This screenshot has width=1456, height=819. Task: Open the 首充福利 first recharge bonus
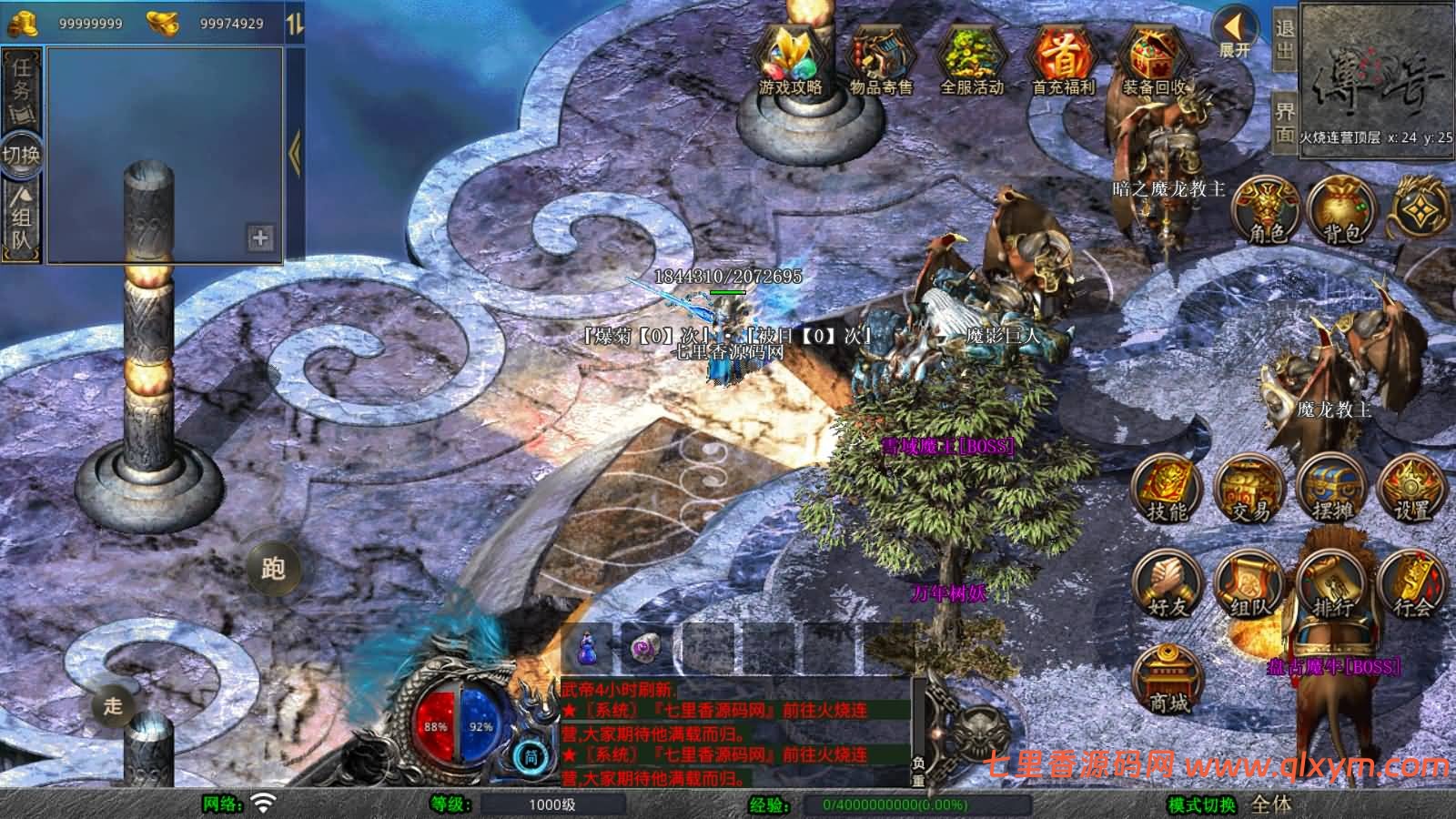click(1062, 60)
